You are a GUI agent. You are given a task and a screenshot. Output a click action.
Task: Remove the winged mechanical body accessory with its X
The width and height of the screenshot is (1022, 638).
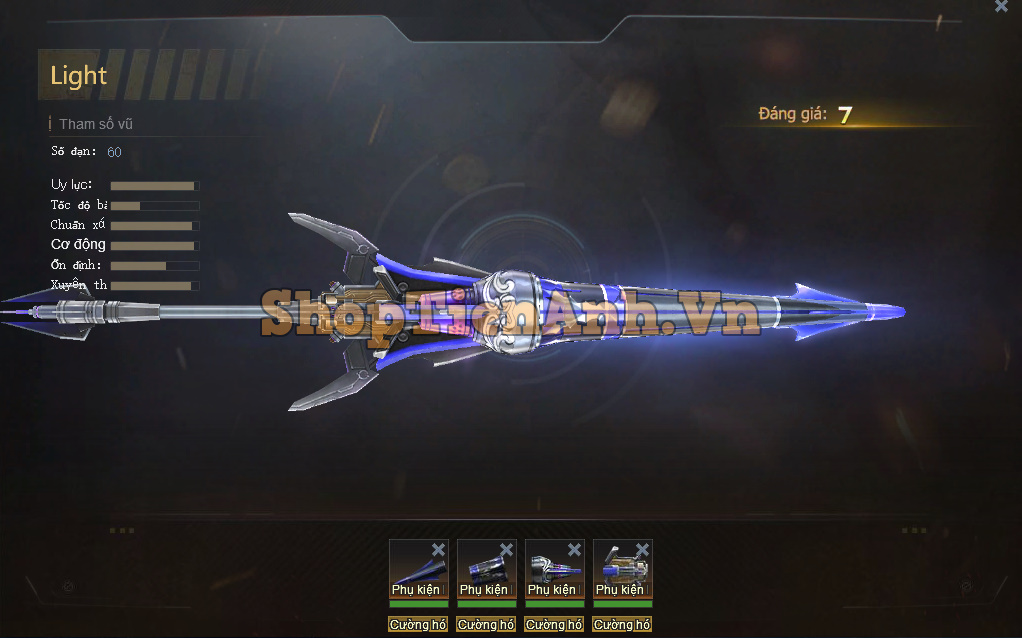[642, 549]
